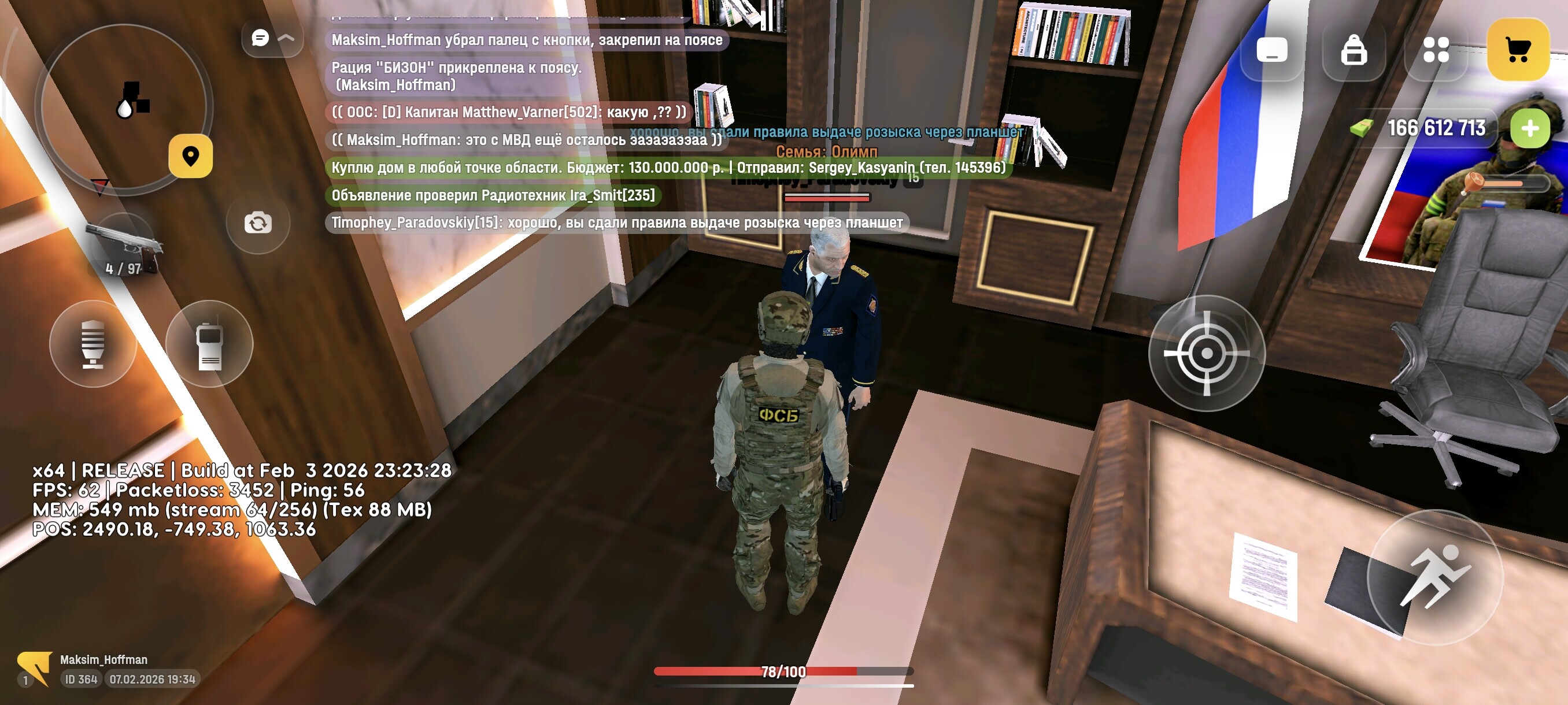Collapse the chat with the up chevron
Screen dimensions: 1568x705
[286, 38]
